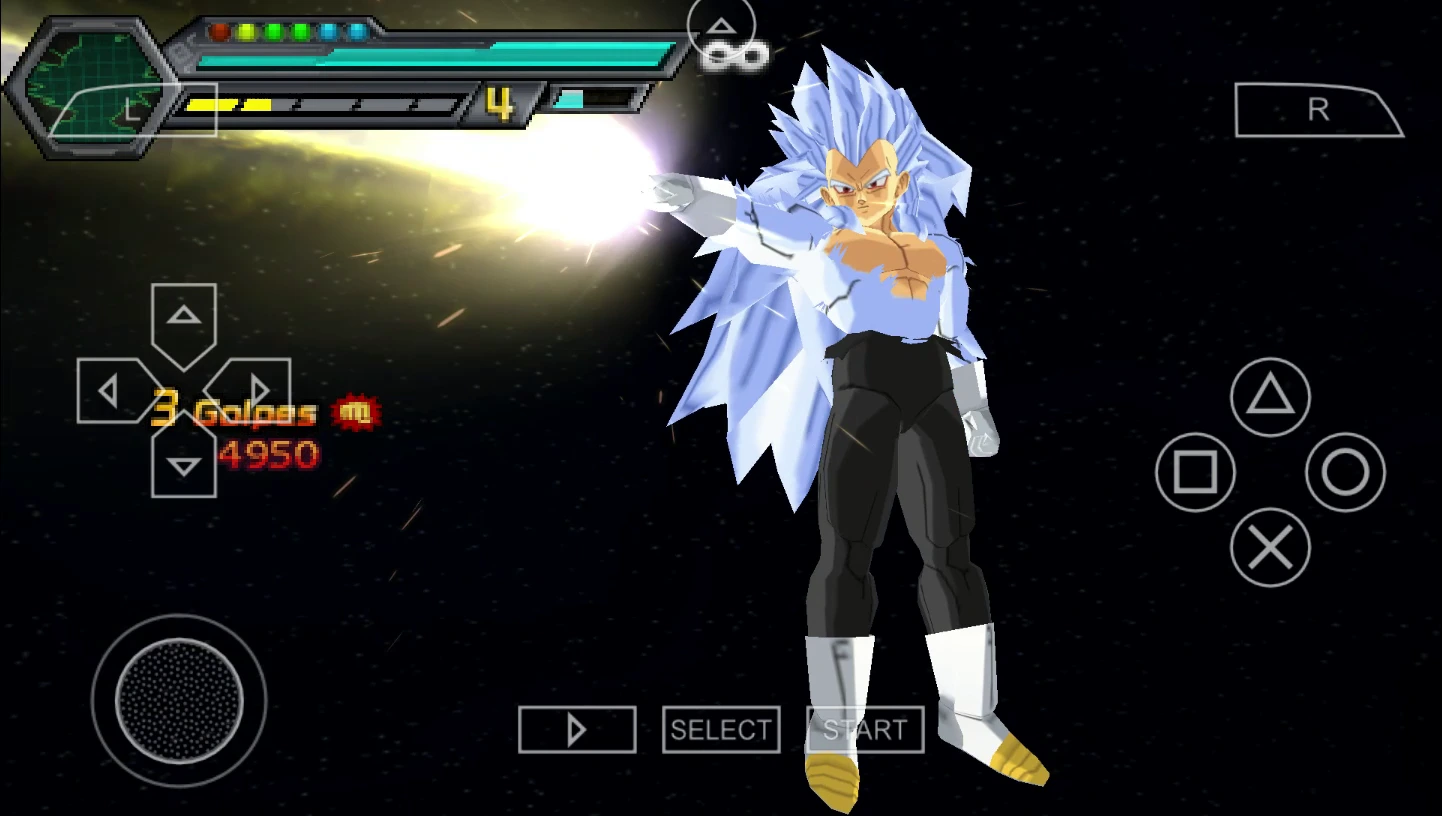
Task: Tap the square action button
Action: click(1195, 472)
